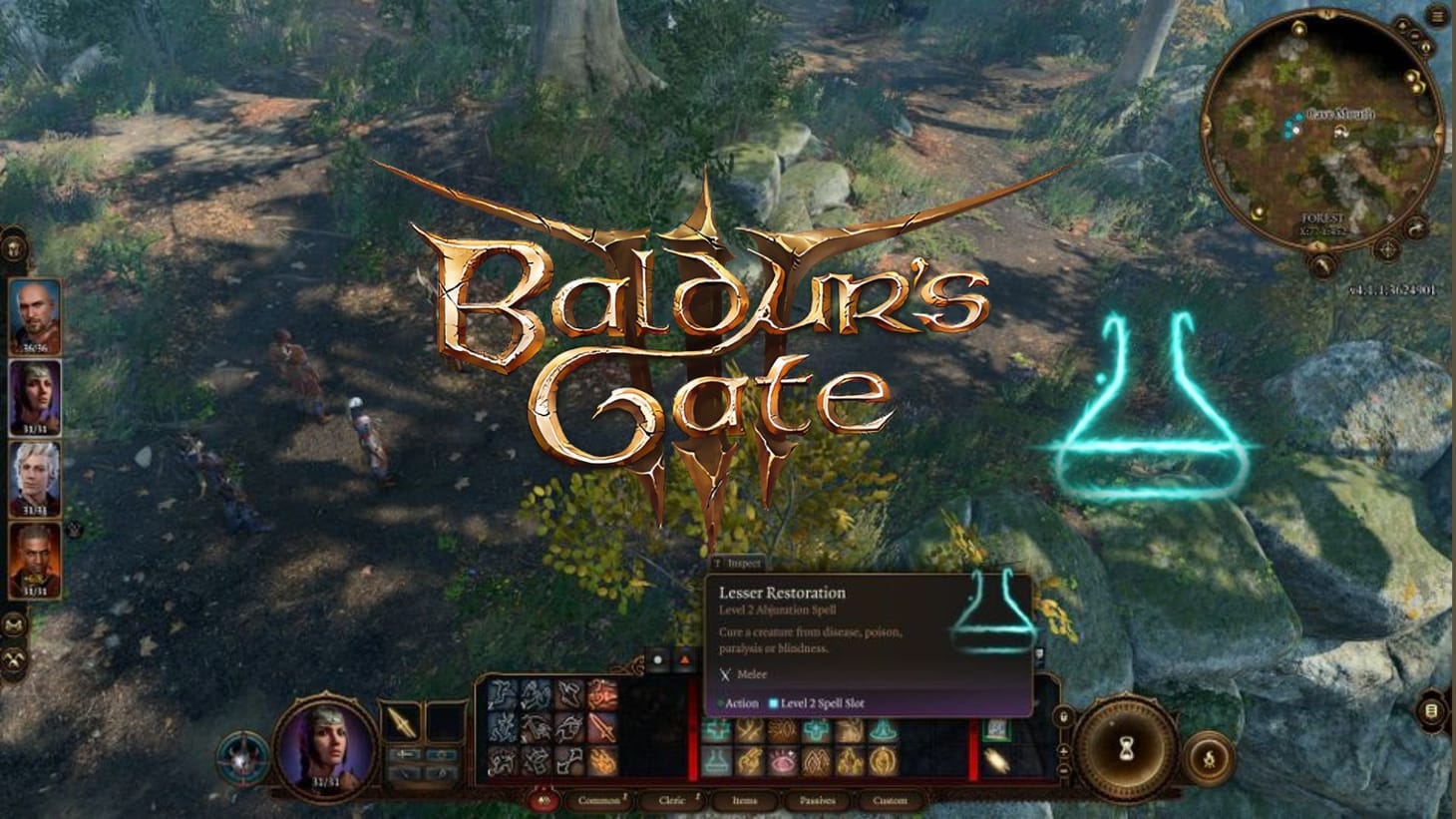Click the melee sword attack icon in the hotbar
This screenshot has height=819, width=1456.
[603, 729]
